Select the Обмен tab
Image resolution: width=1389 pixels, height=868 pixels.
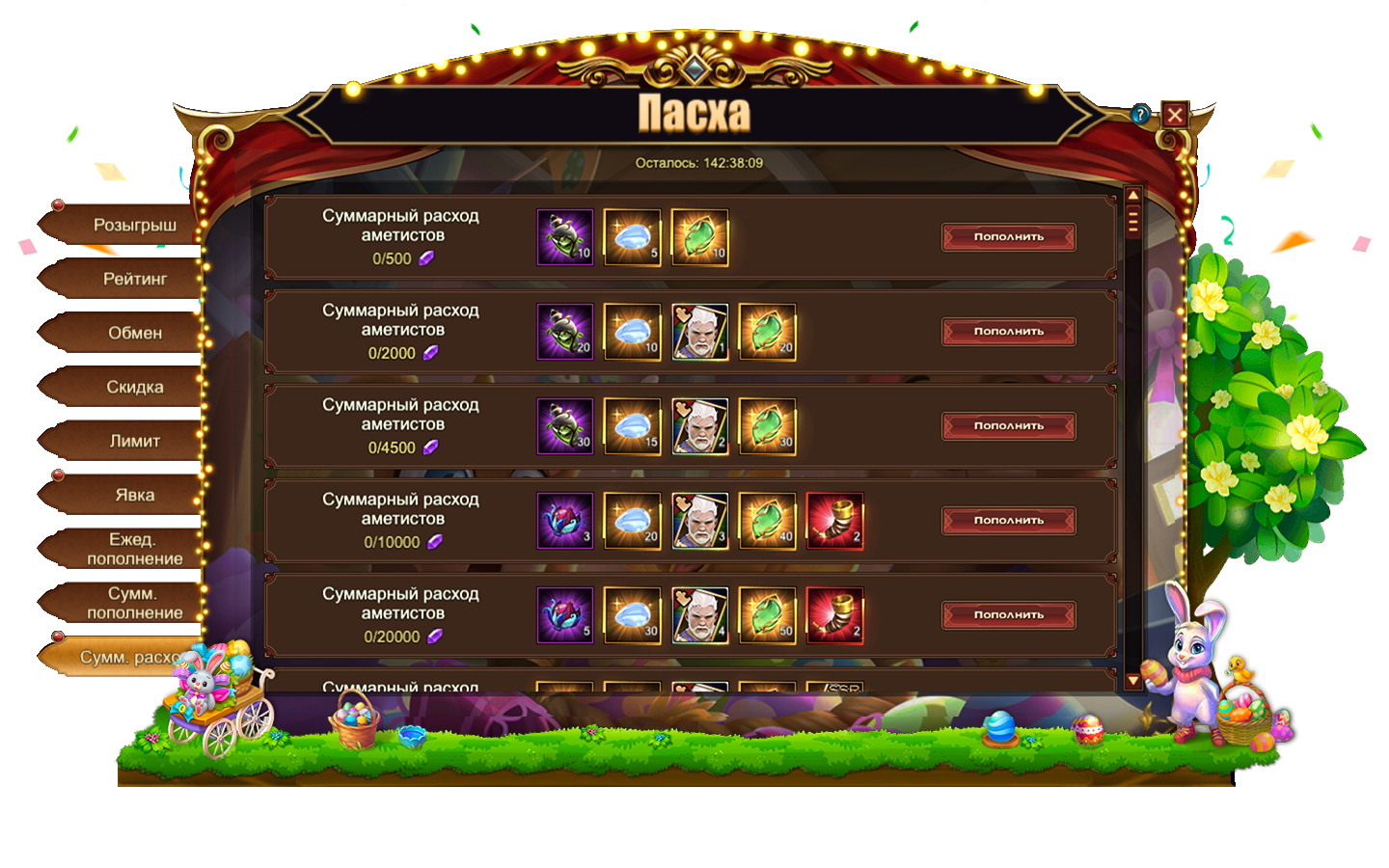pyautogui.click(x=134, y=334)
